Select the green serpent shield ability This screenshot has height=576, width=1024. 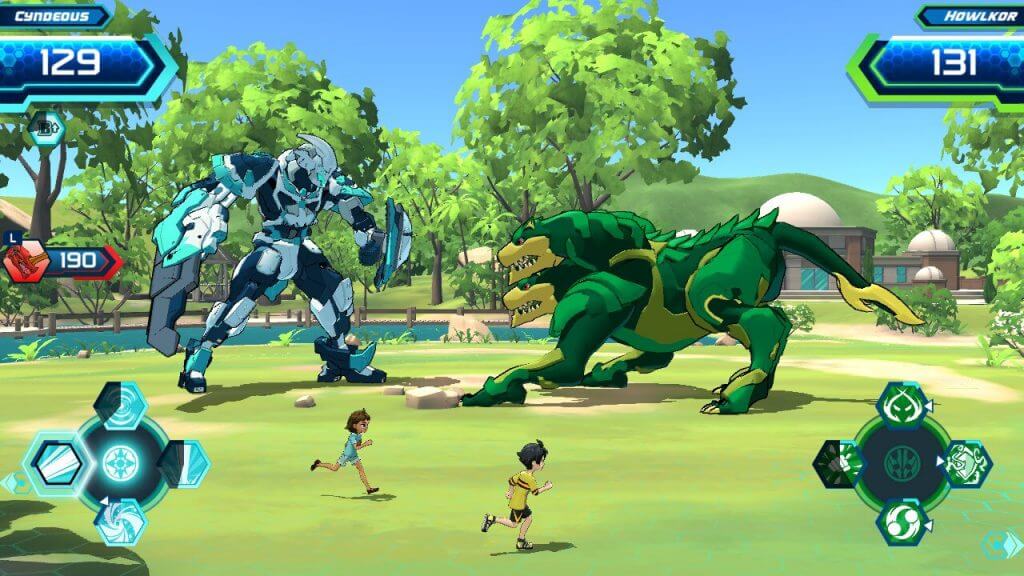[965, 463]
